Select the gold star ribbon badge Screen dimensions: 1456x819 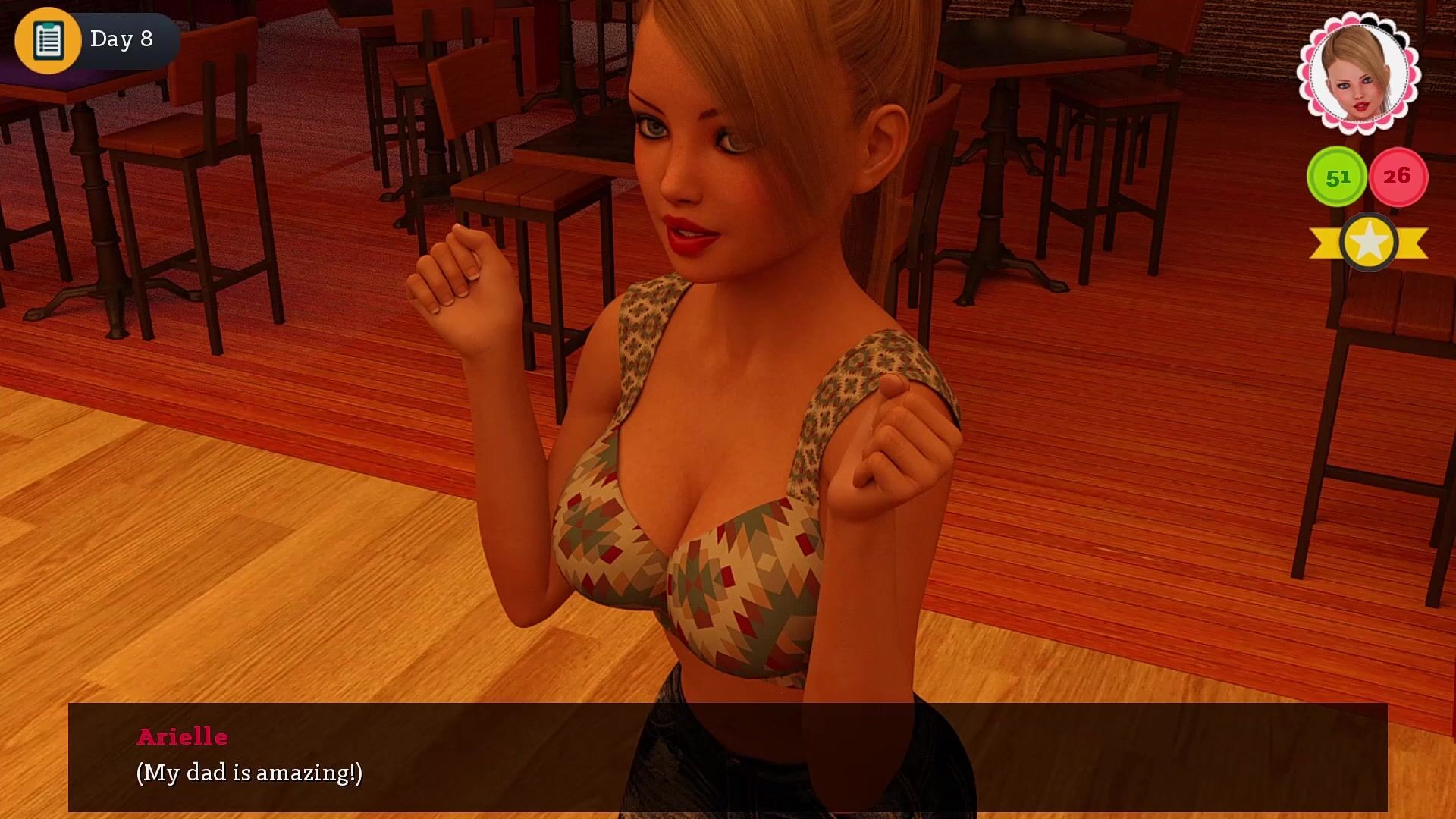click(1369, 243)
